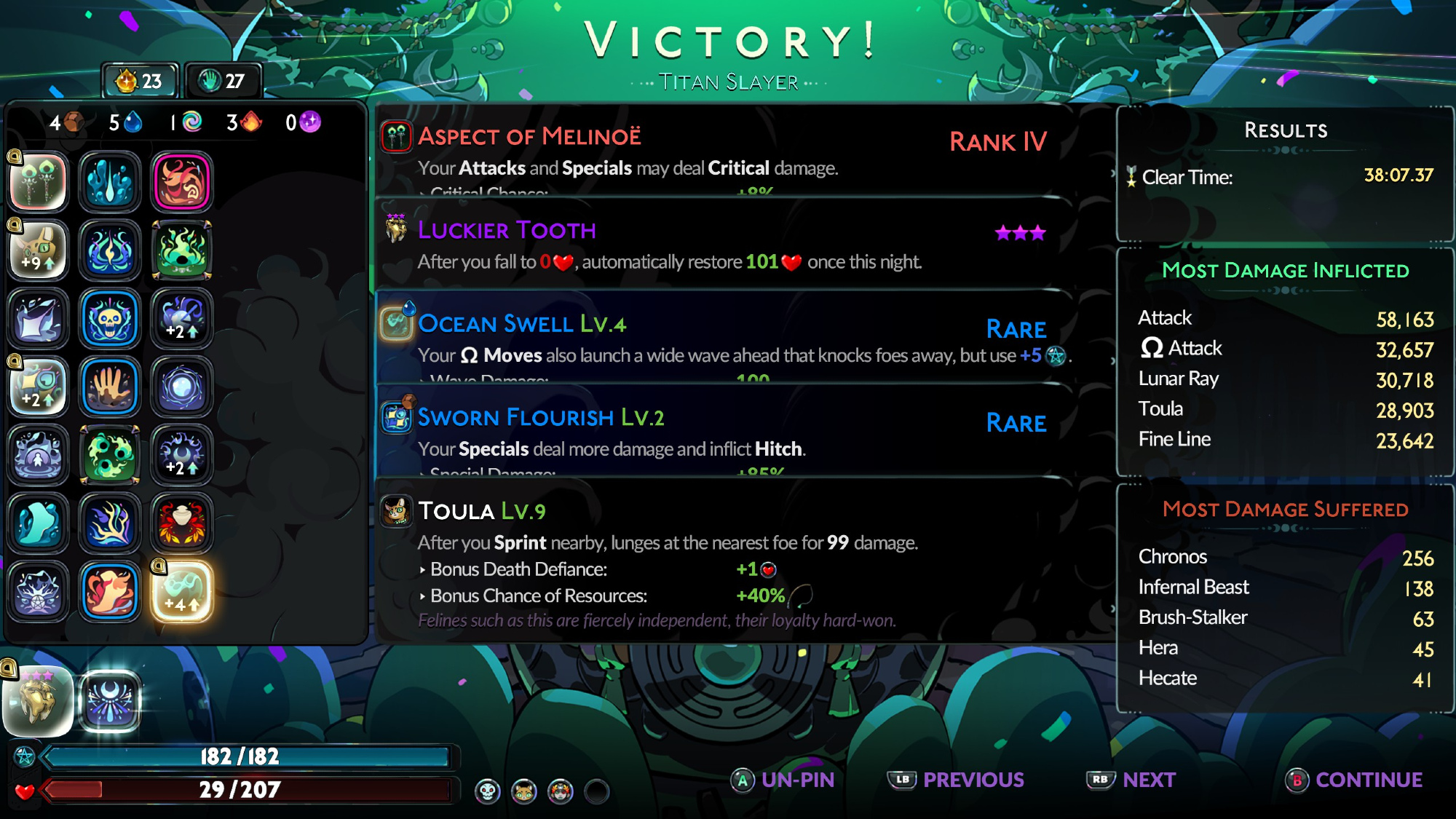Select the highlighted Ocean Swell boon icon
The width and height of the screenshot is (1456, 819).
tap(181, 592)
